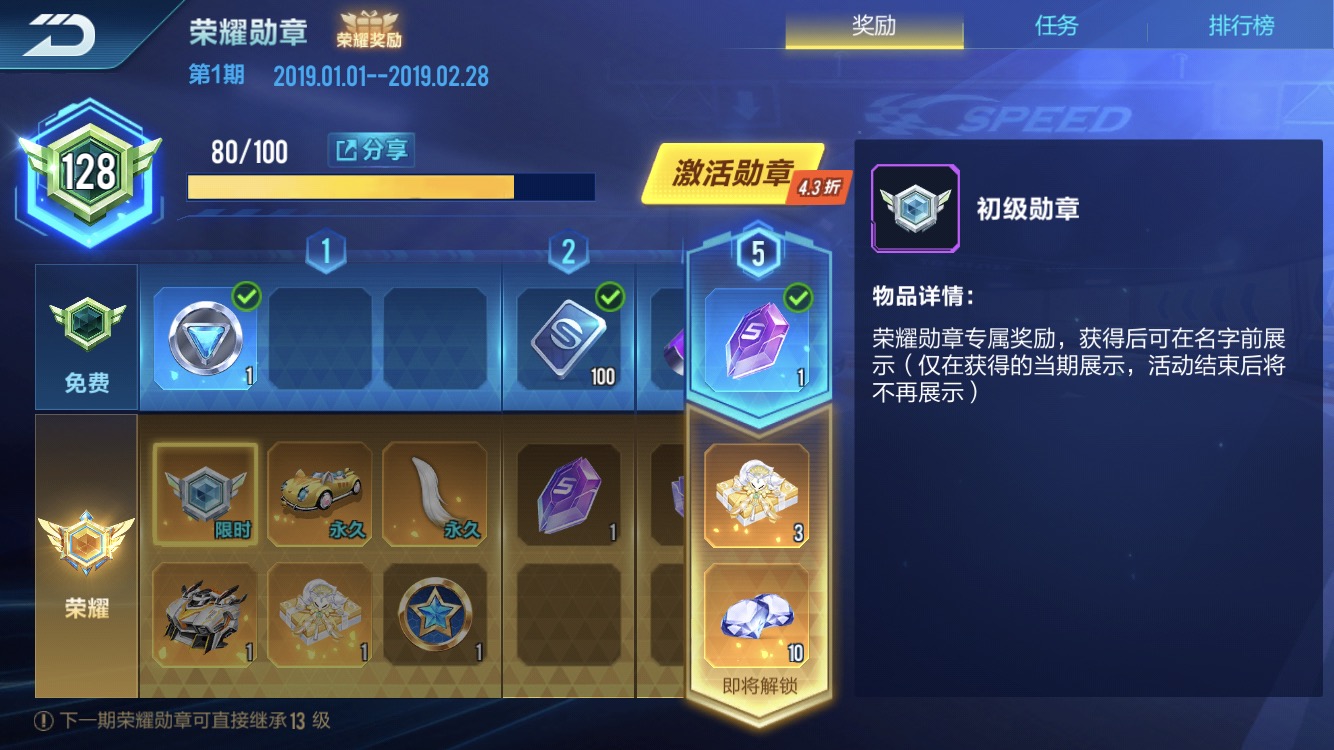
Task: Click the level 128 badge emblem
Action: click(x=88, y=170)
